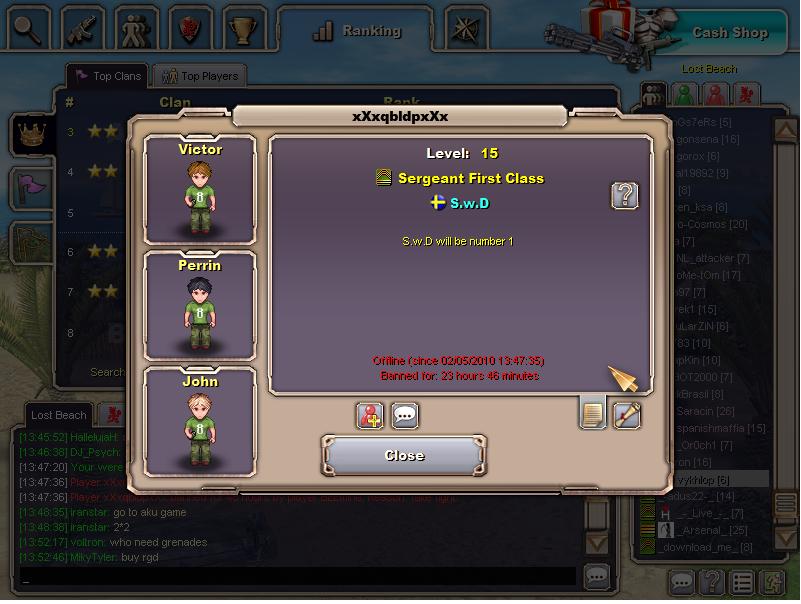Click the chat message input field
The height and width of the screenshot is (604, 801).
coord(298,577)
